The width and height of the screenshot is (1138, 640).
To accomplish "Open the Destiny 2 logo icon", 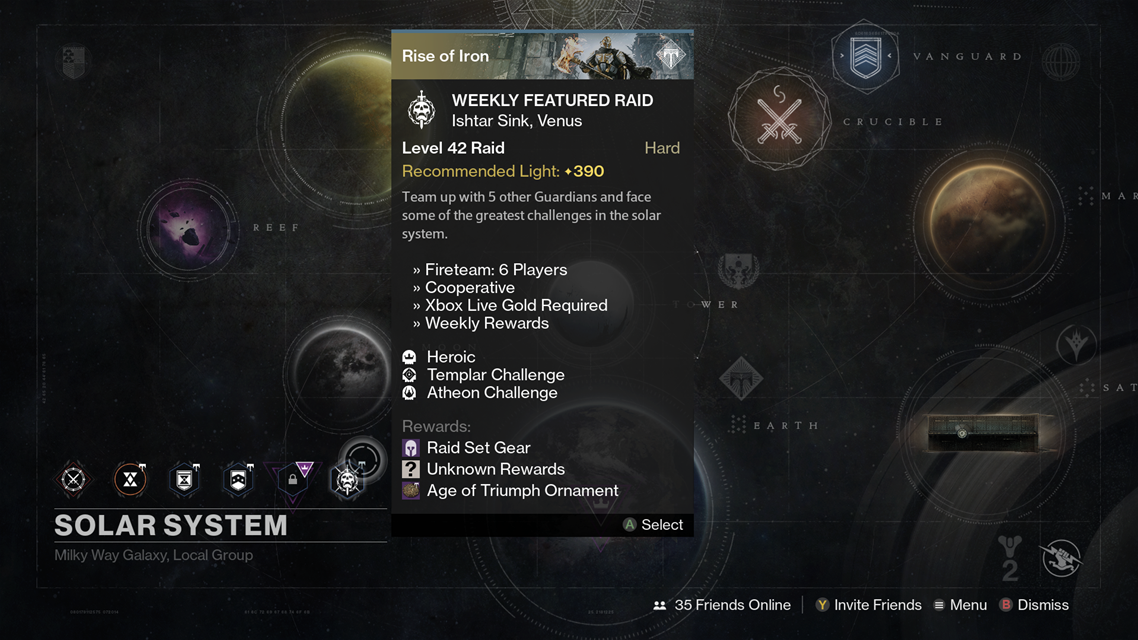I will (x=1008, y=556).
